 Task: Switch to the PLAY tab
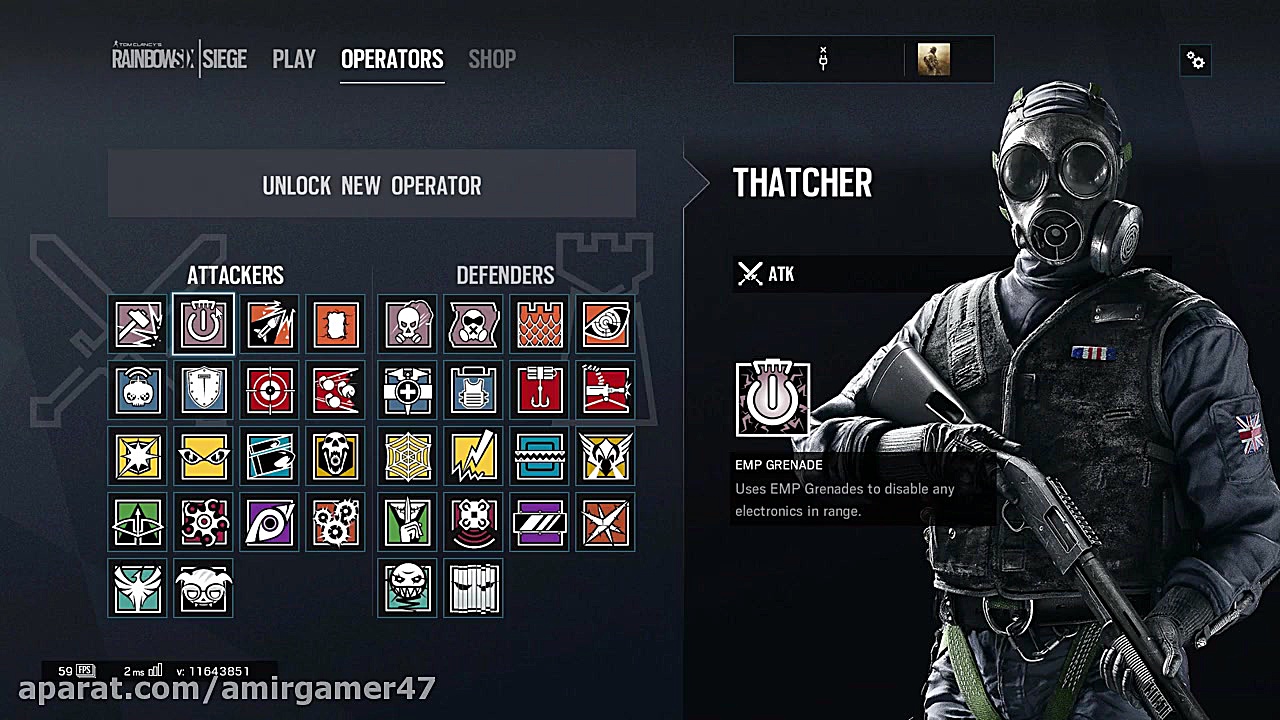[294, 60]
